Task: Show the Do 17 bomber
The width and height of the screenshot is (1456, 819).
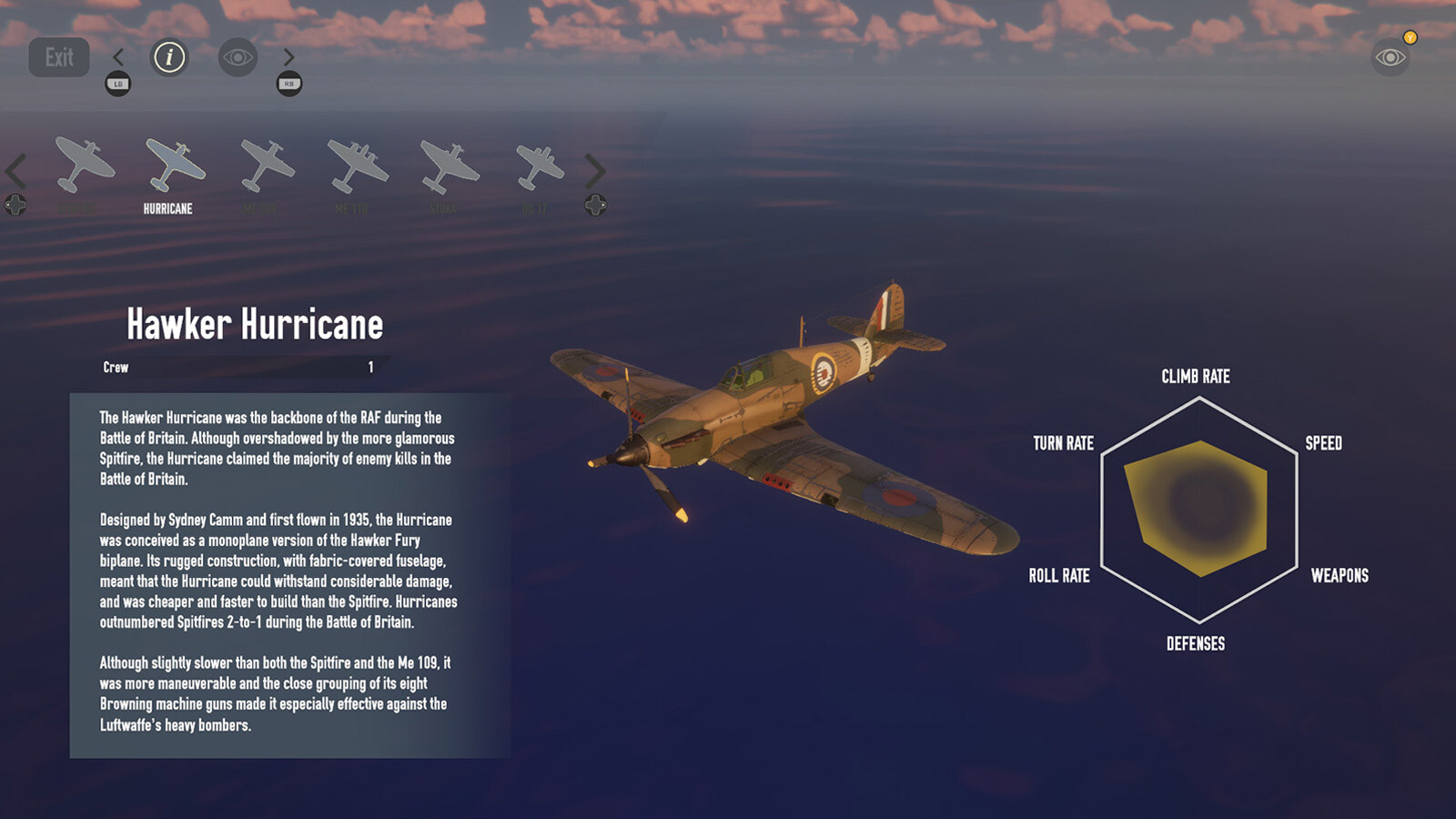Action: point(539,166)
